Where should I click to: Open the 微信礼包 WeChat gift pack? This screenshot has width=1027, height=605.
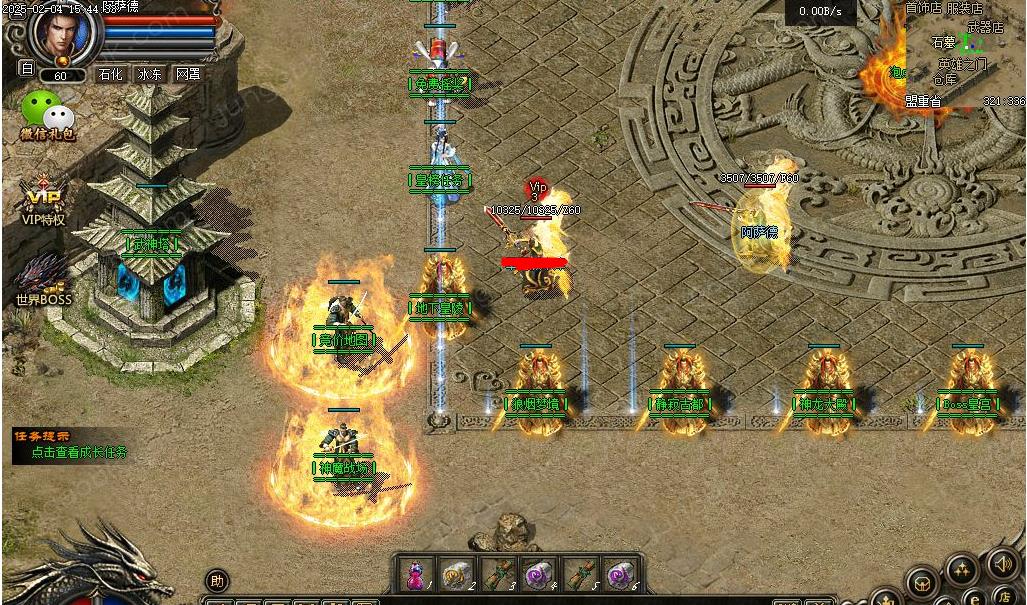[47, 115]
